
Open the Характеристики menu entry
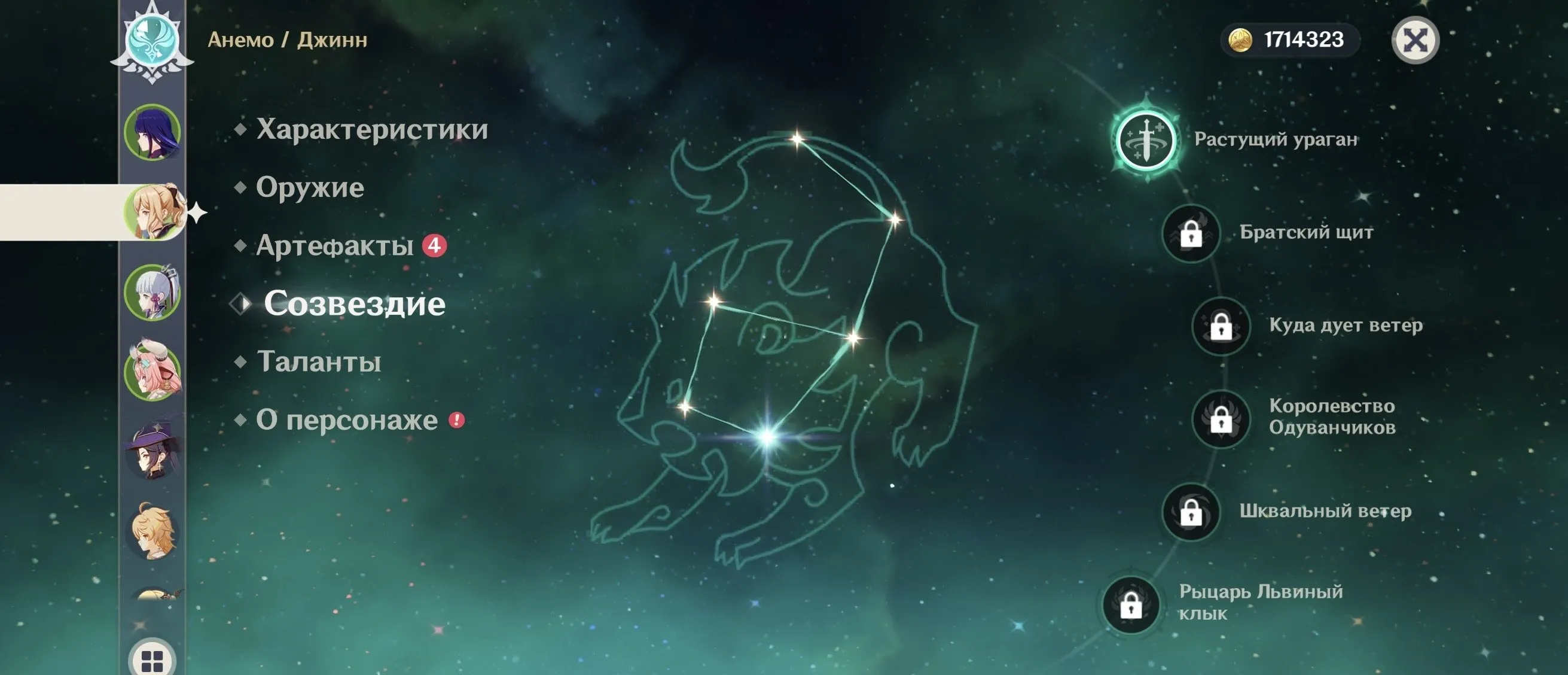(371, 129)
